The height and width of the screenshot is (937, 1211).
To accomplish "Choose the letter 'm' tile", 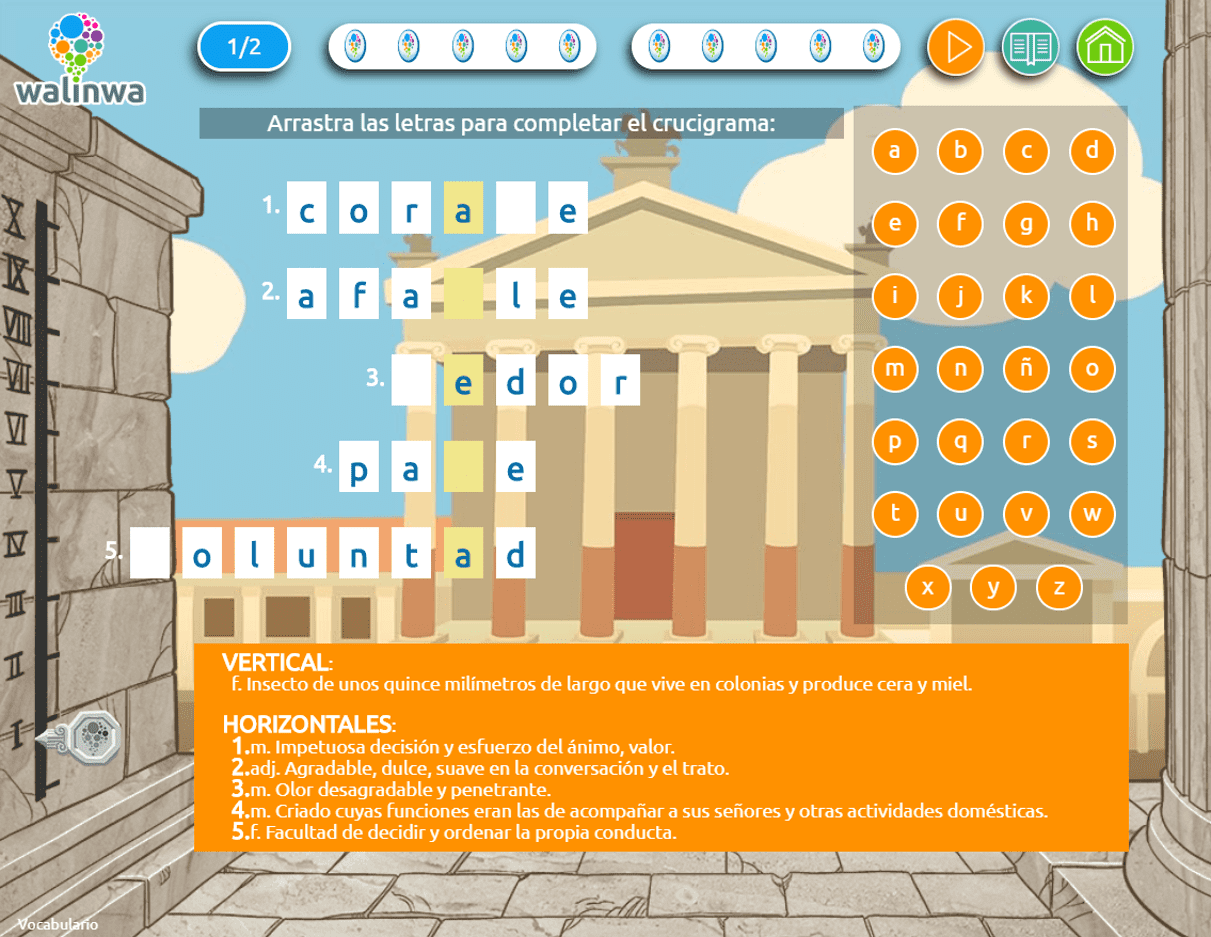I will coord(895,369).
